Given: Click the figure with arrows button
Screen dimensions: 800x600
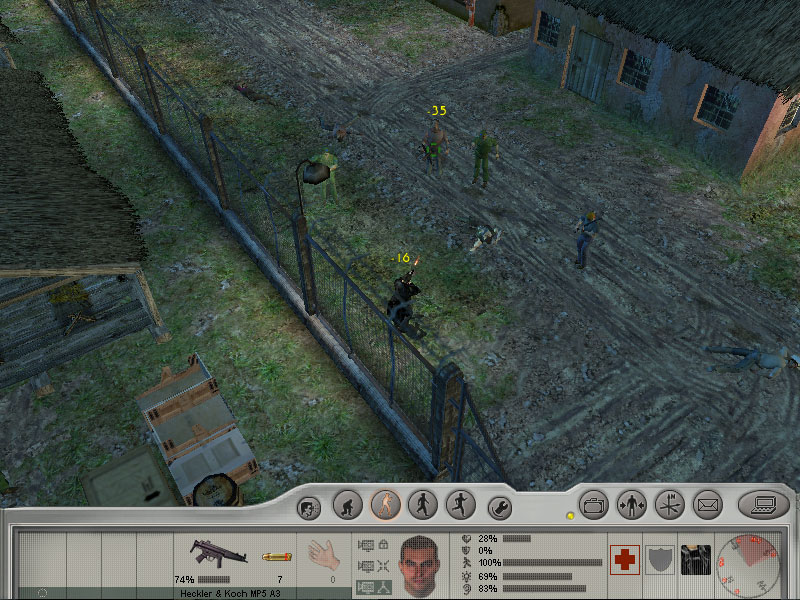Looking at the screenshot, I should point(632,505).
